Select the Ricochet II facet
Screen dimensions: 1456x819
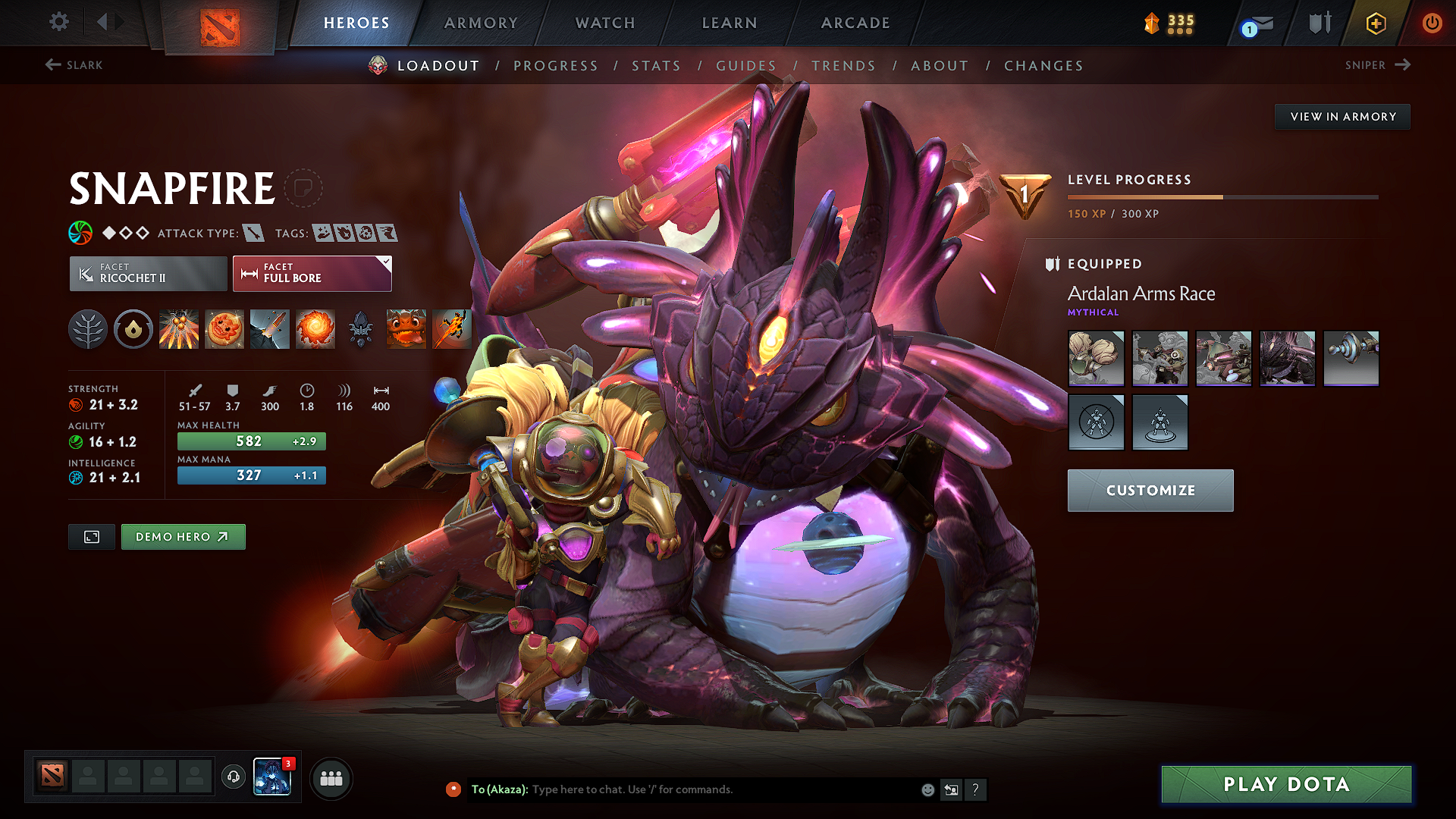pos(147,273)
